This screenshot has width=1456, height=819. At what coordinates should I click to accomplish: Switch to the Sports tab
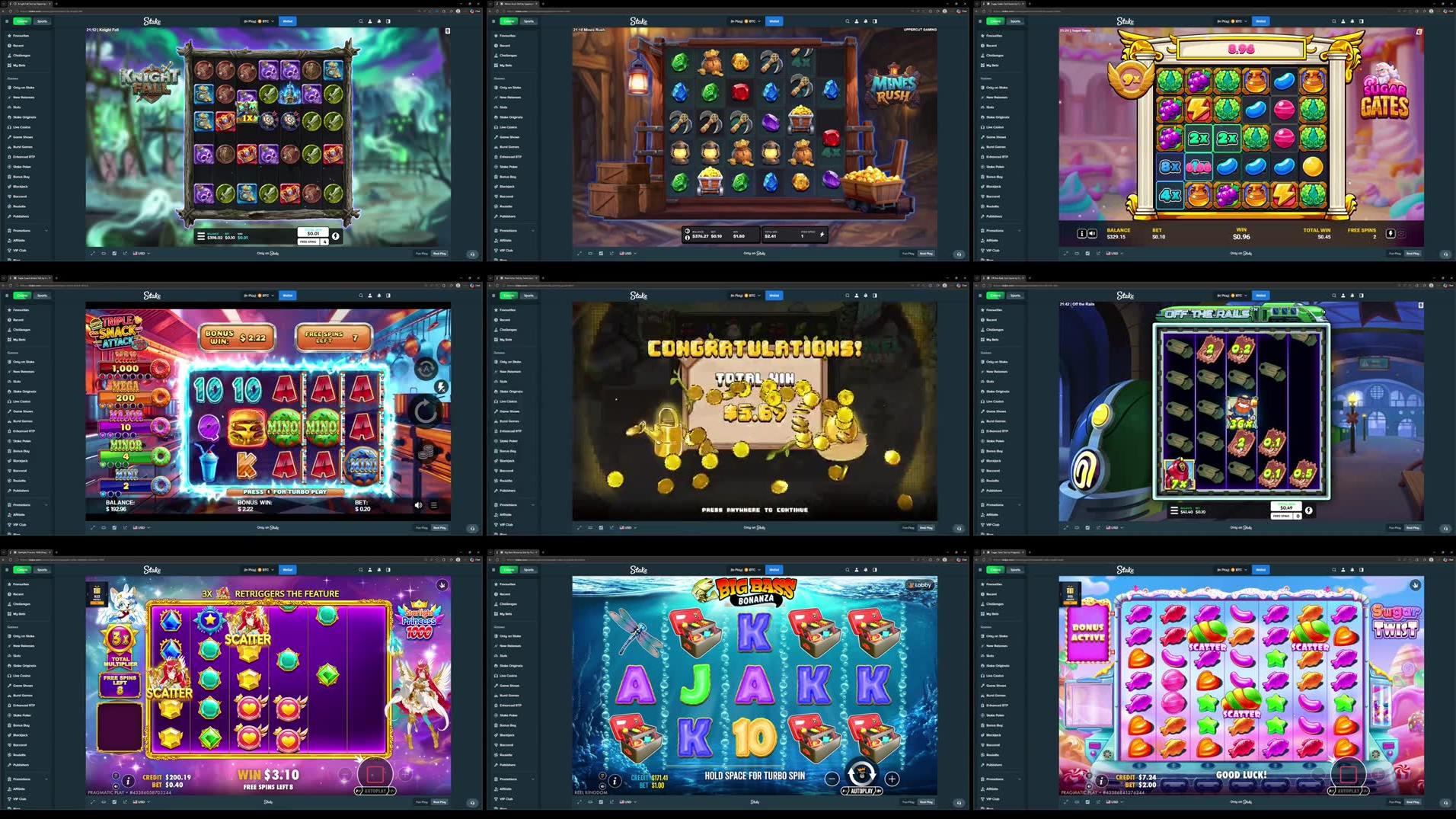pyautogui.click(x=42, y=21)
